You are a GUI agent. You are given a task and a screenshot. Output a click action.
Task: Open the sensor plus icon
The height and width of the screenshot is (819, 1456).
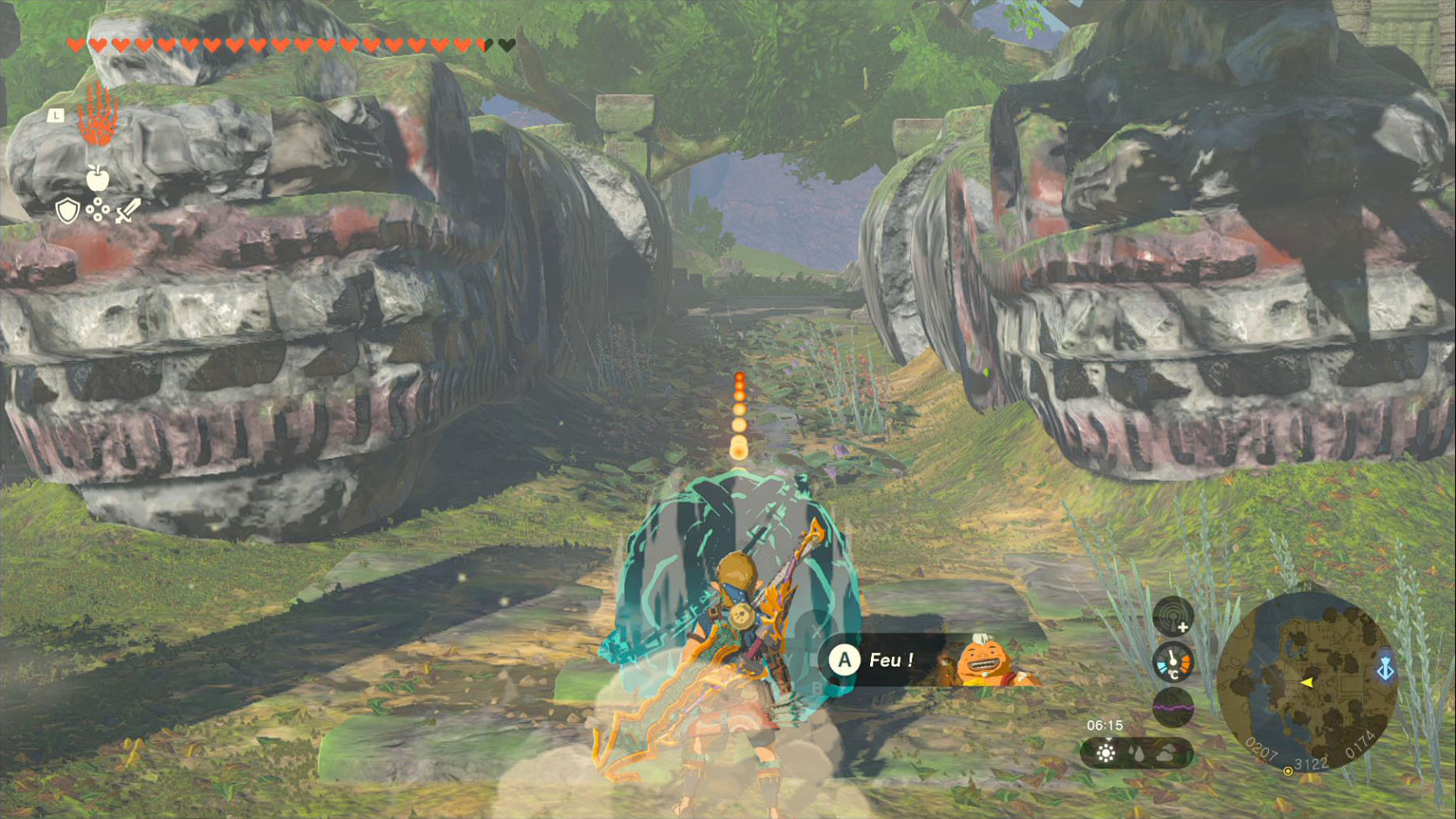pos(1173,616)
